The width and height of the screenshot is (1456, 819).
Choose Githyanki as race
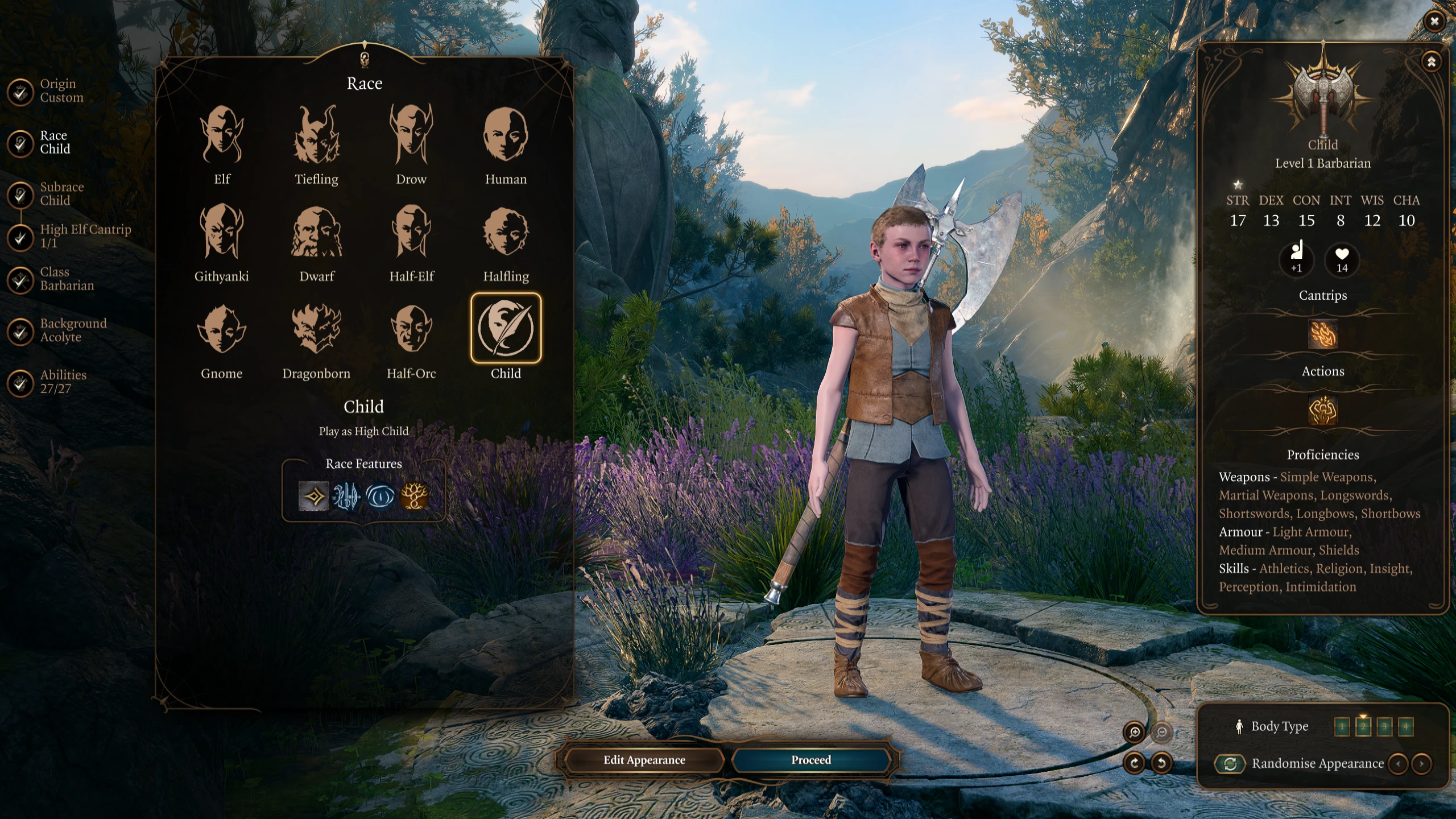(222, 233)
